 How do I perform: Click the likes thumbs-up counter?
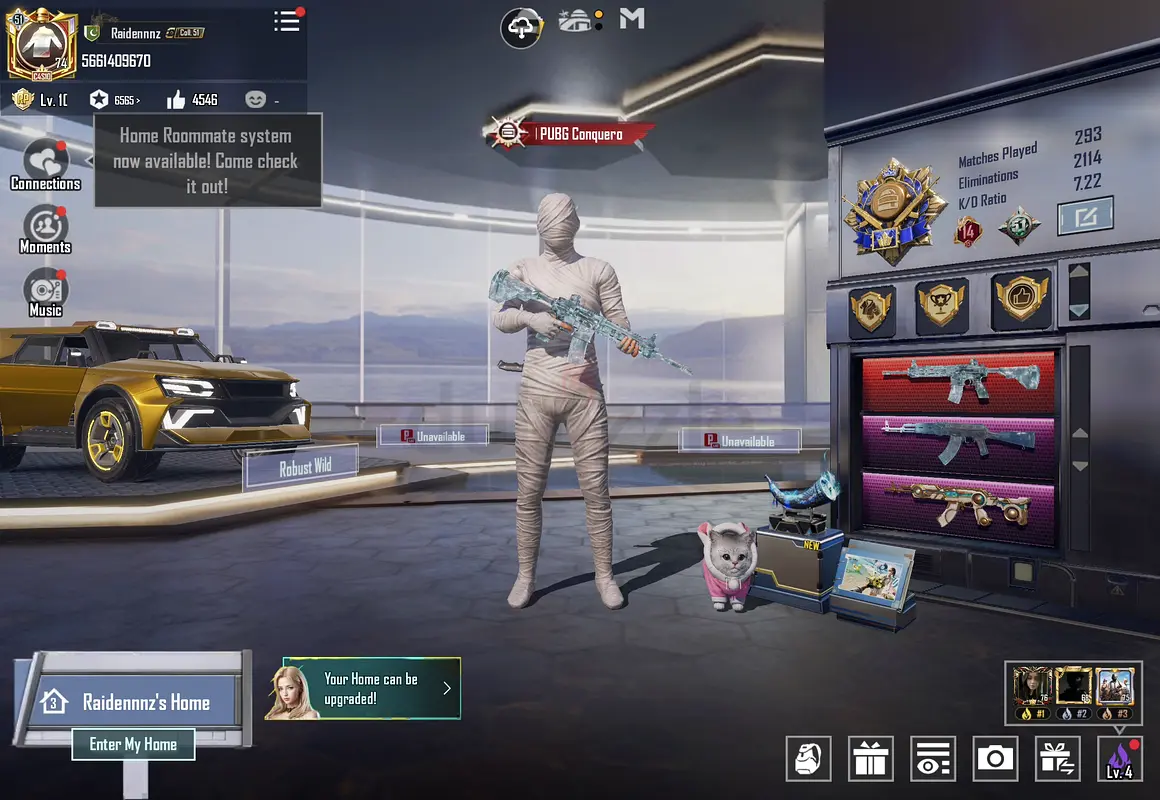tap(192, 99)
